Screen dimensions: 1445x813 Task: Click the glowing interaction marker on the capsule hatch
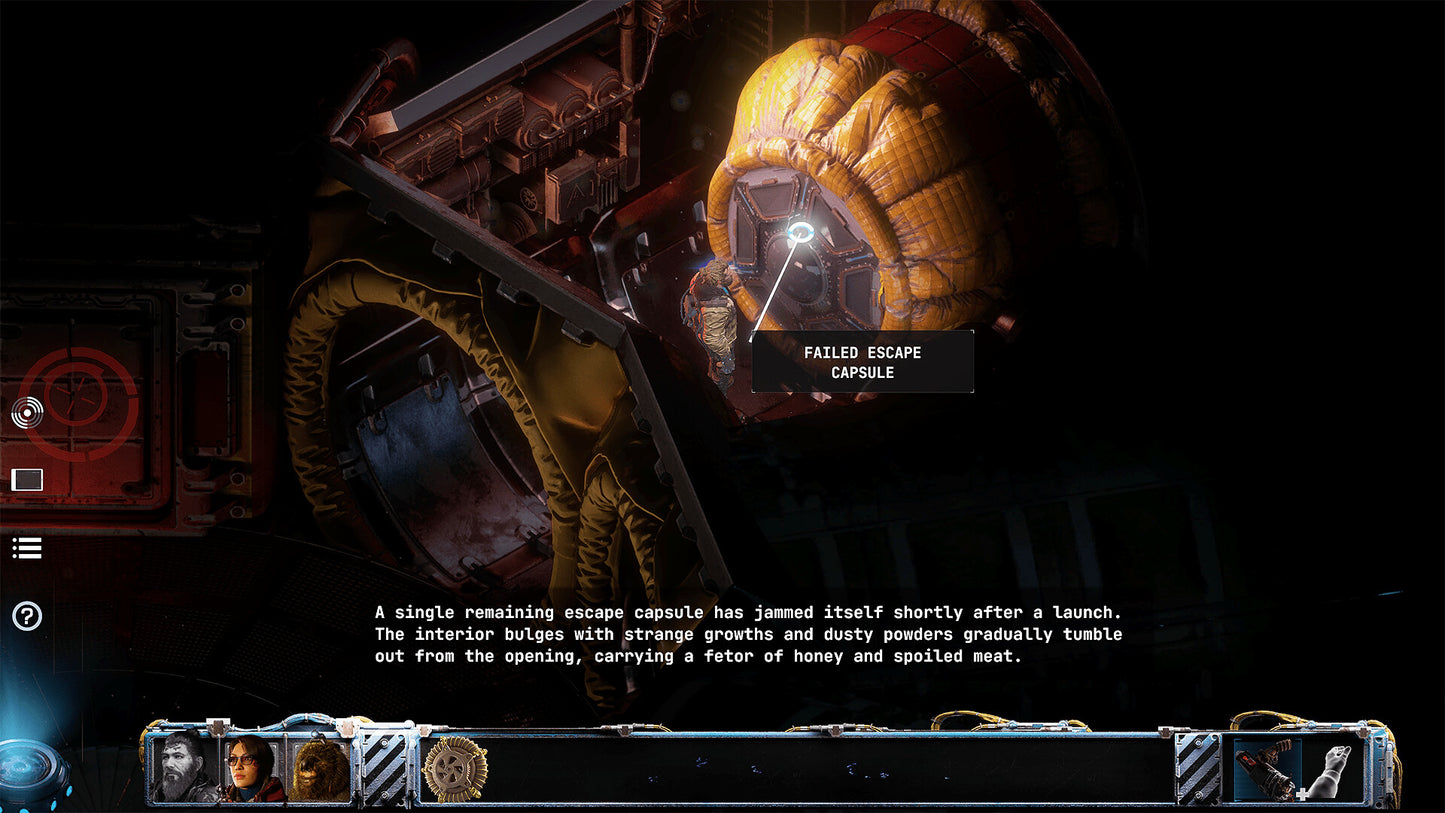point(800,233)
